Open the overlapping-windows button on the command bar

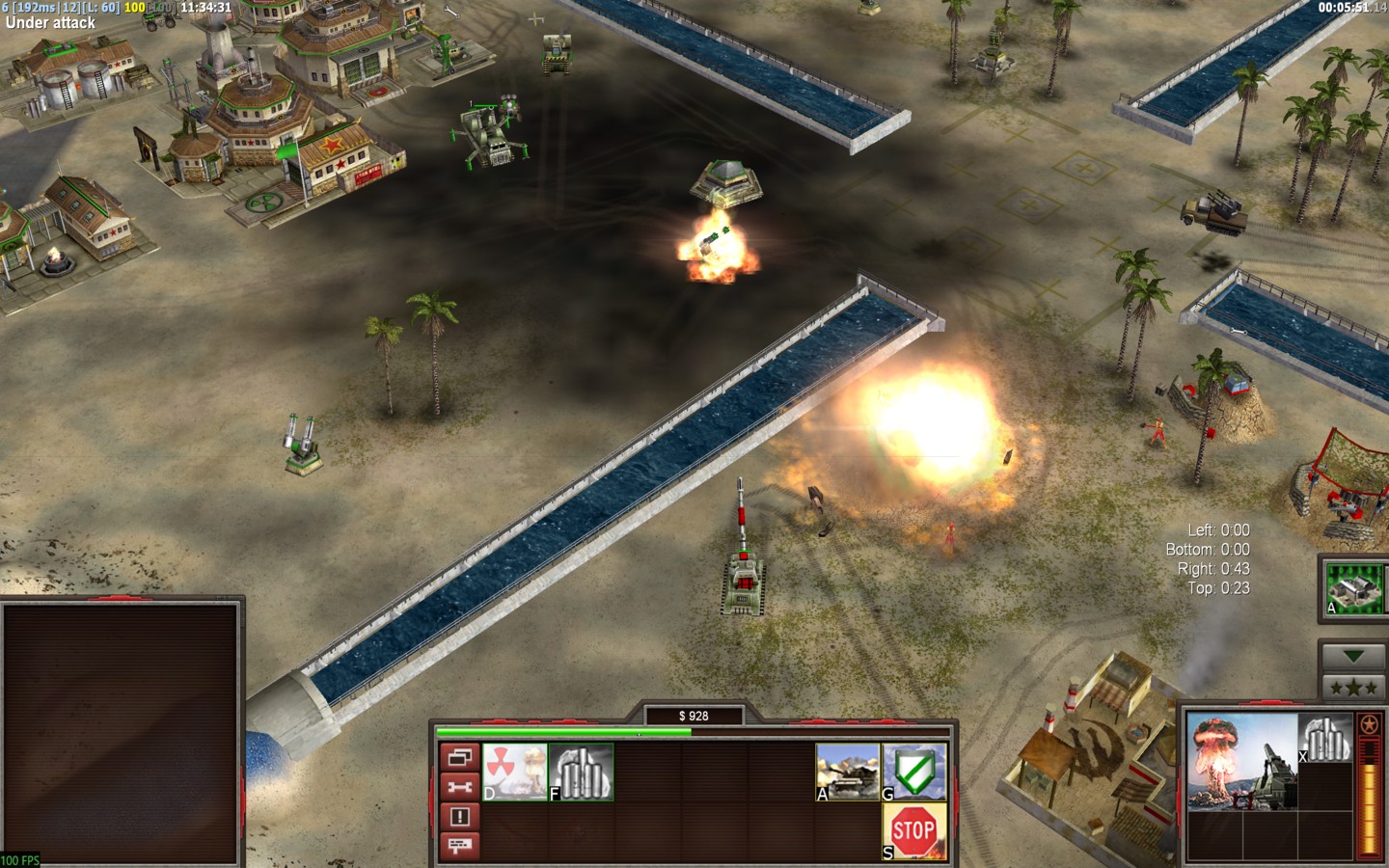tap(459, 757)
